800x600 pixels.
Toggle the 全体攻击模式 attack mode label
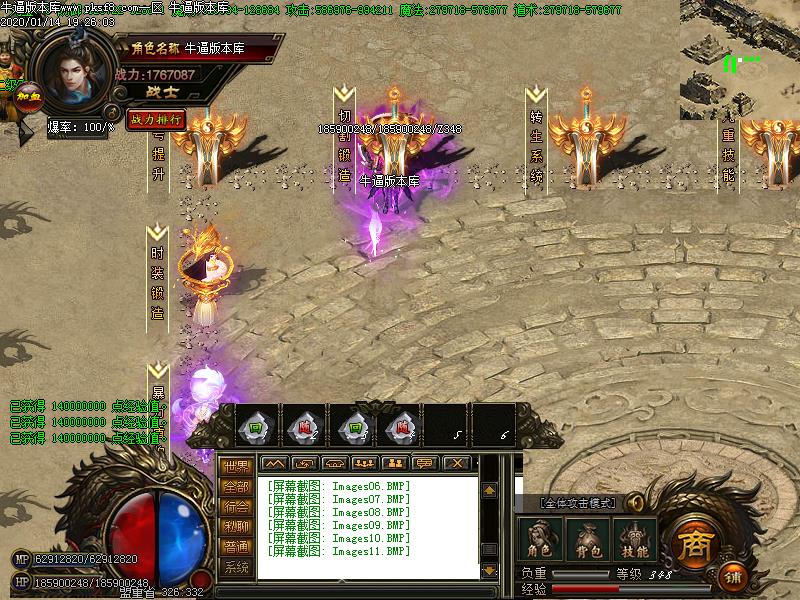(x=579, y=503)
